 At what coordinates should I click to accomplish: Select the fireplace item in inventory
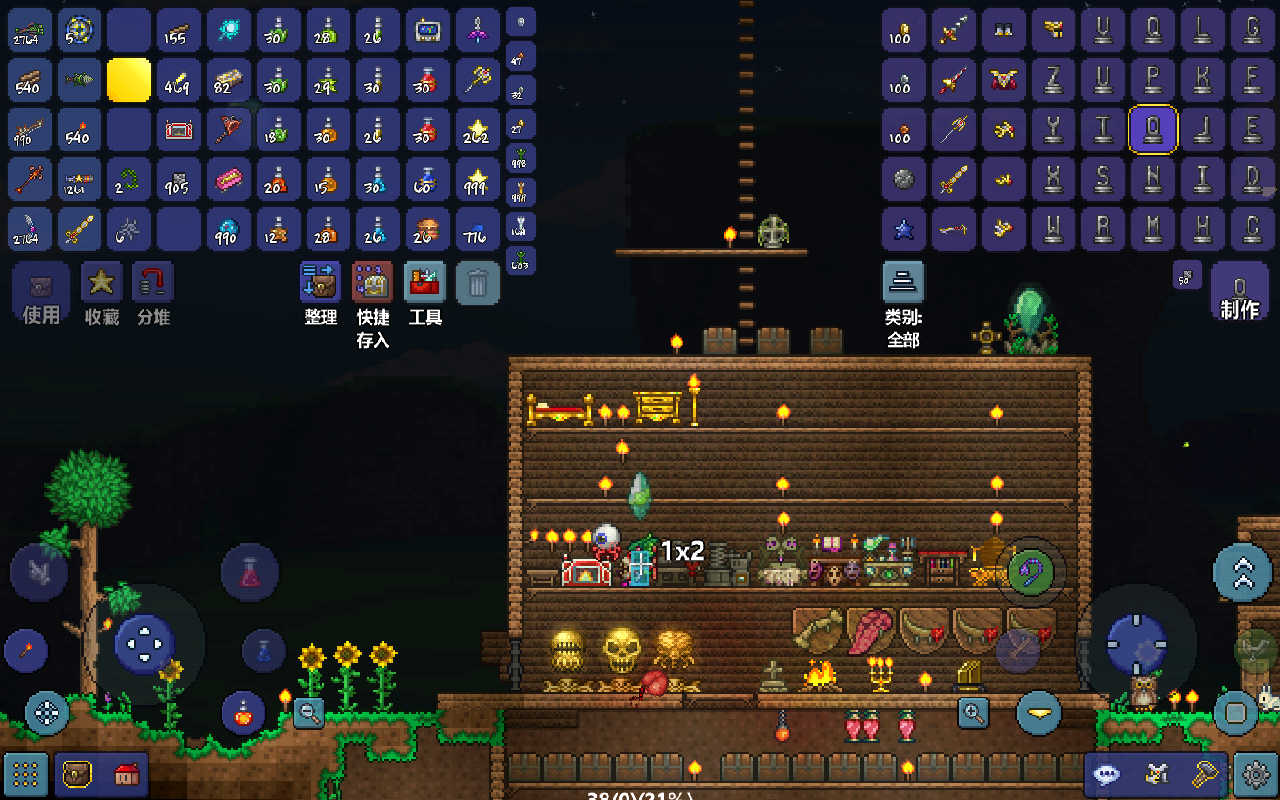180,130
